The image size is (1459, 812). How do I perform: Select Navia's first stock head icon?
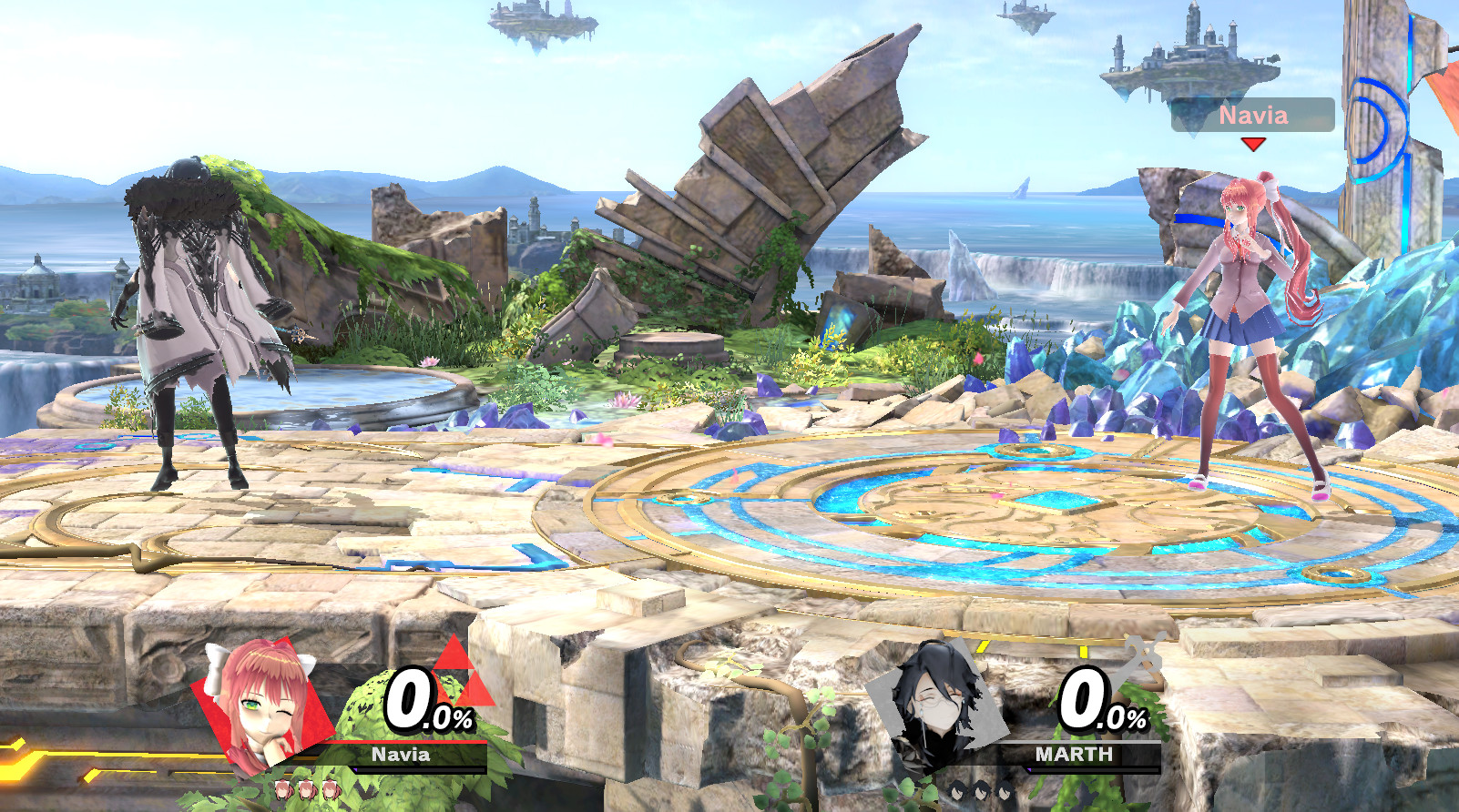[284, 790]
